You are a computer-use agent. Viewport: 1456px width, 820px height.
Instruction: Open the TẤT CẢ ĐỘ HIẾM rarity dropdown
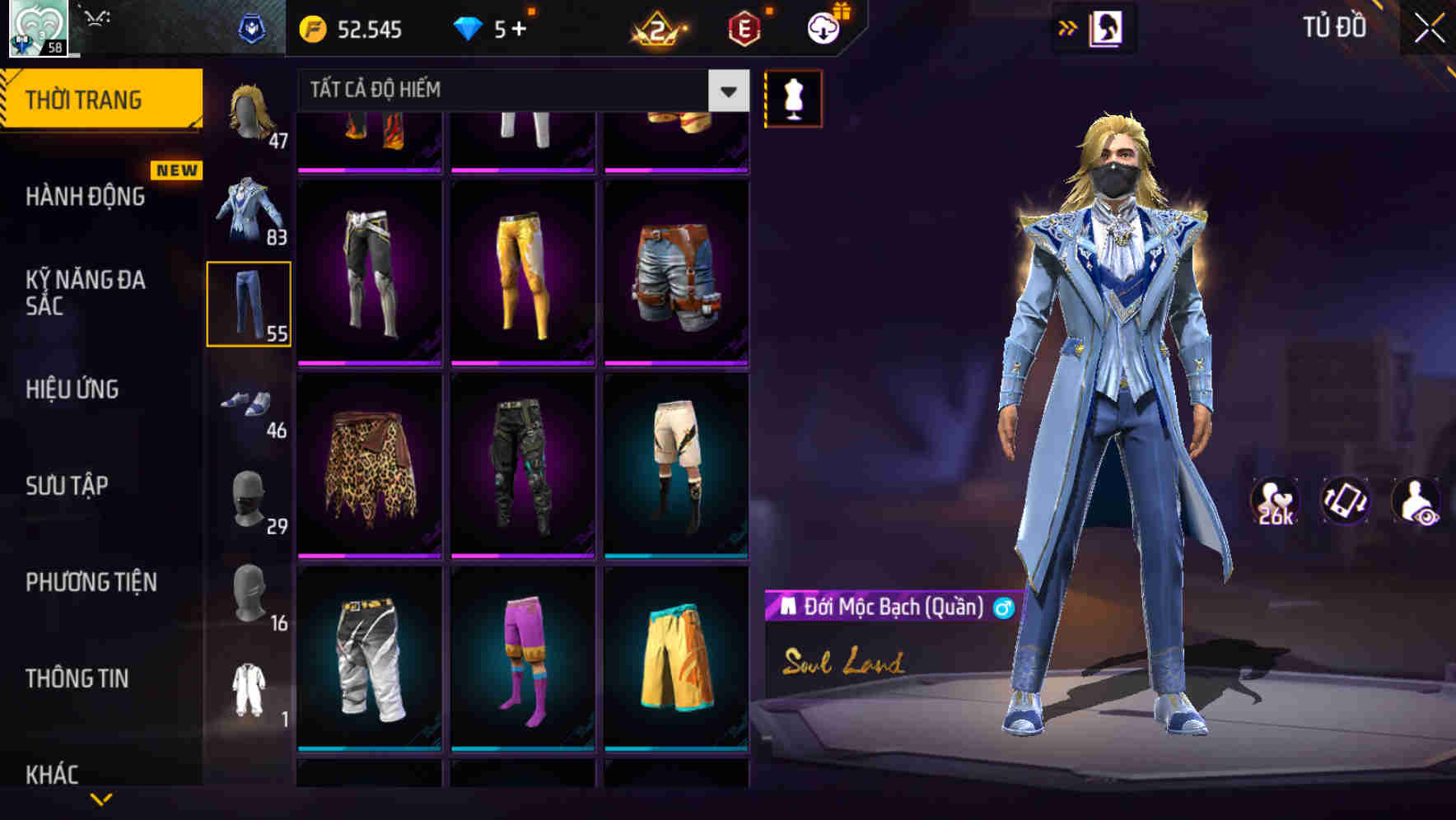click(511, 91)
